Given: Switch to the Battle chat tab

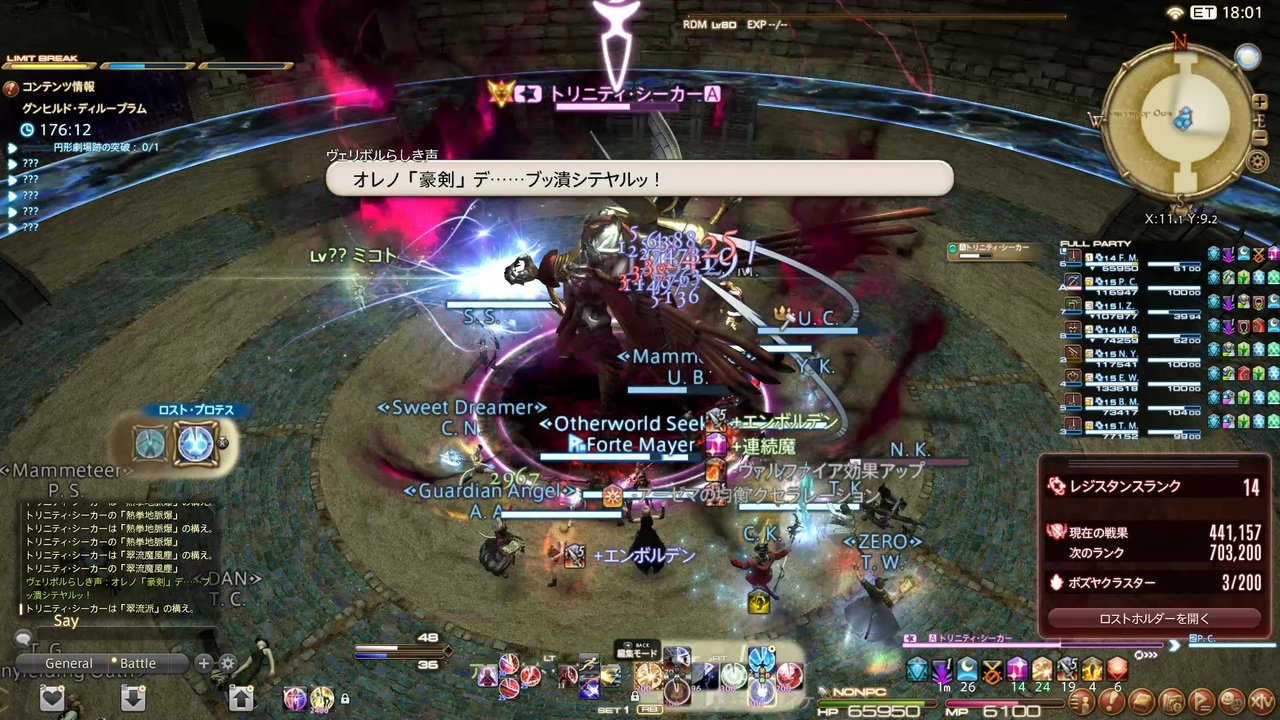Looking at the screenshot, I should pos(138,663).
